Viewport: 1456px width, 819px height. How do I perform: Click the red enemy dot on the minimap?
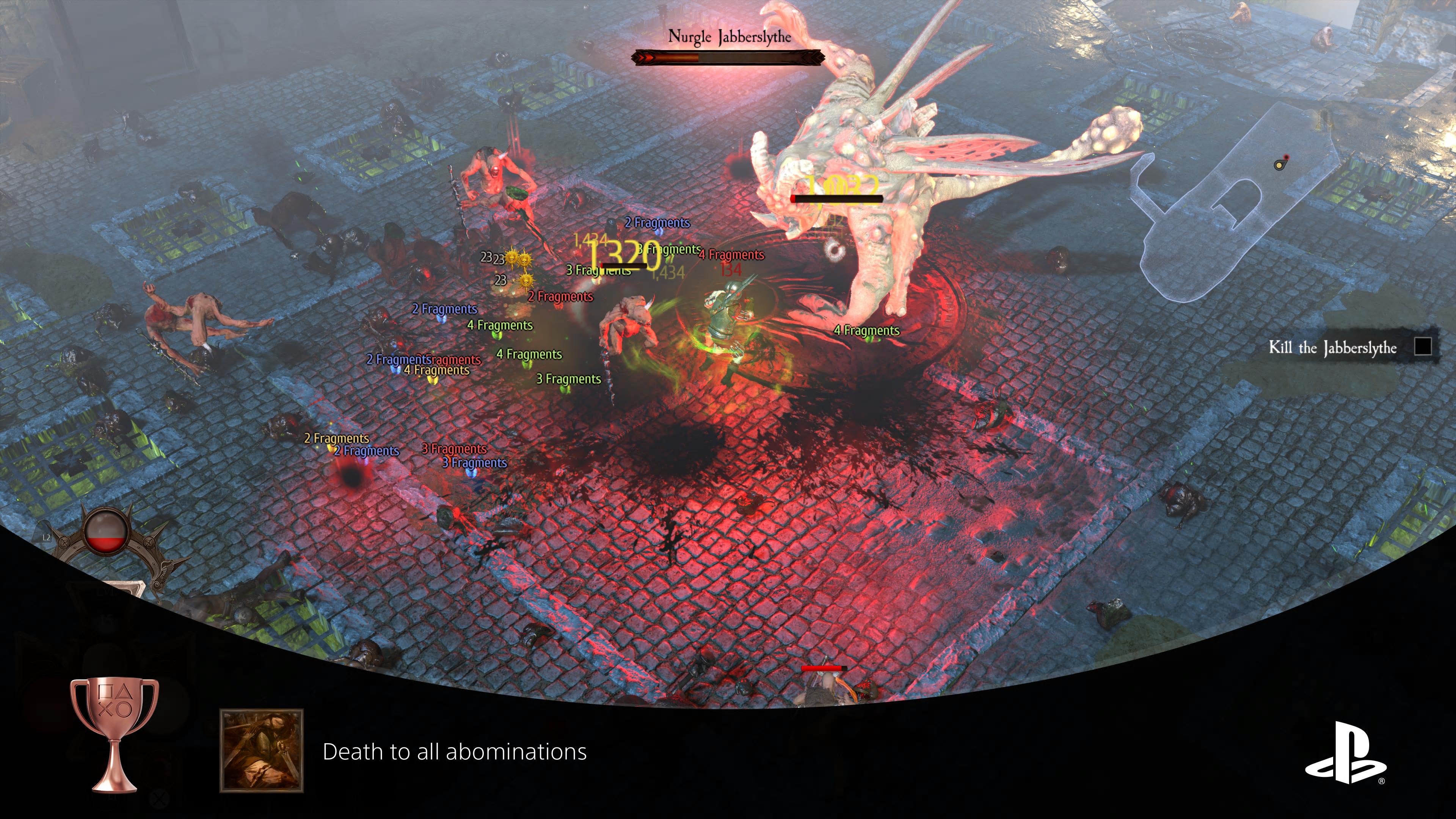pyautogui.click(x=1287, y=157)
